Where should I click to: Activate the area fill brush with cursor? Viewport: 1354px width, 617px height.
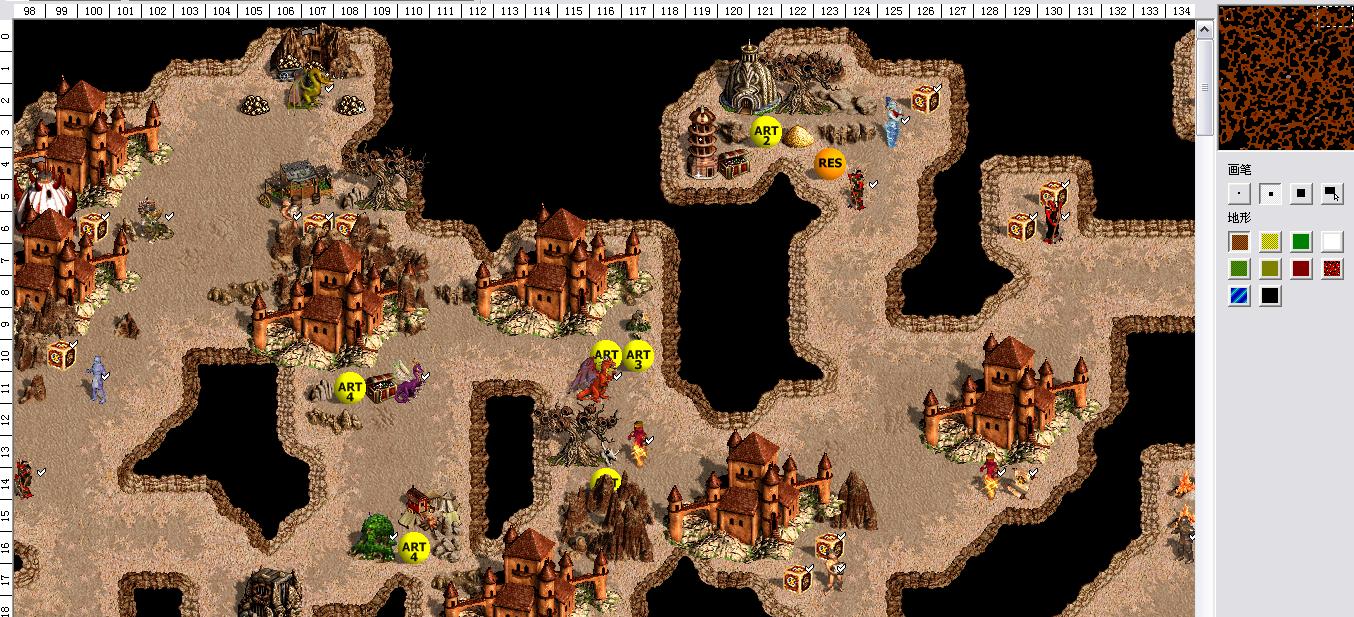point(1332,194)
